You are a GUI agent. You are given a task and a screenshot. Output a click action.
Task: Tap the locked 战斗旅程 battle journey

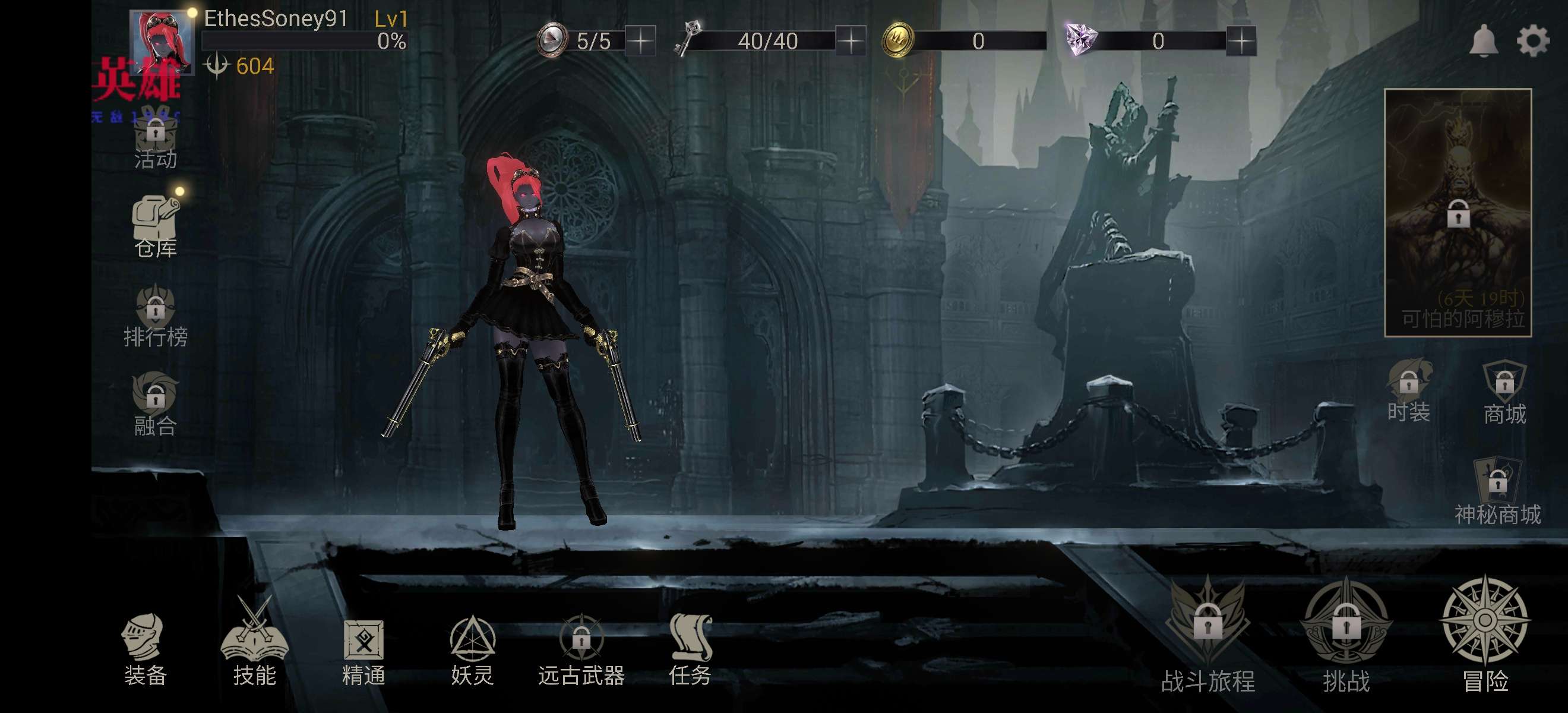(x=1207, y=633)
